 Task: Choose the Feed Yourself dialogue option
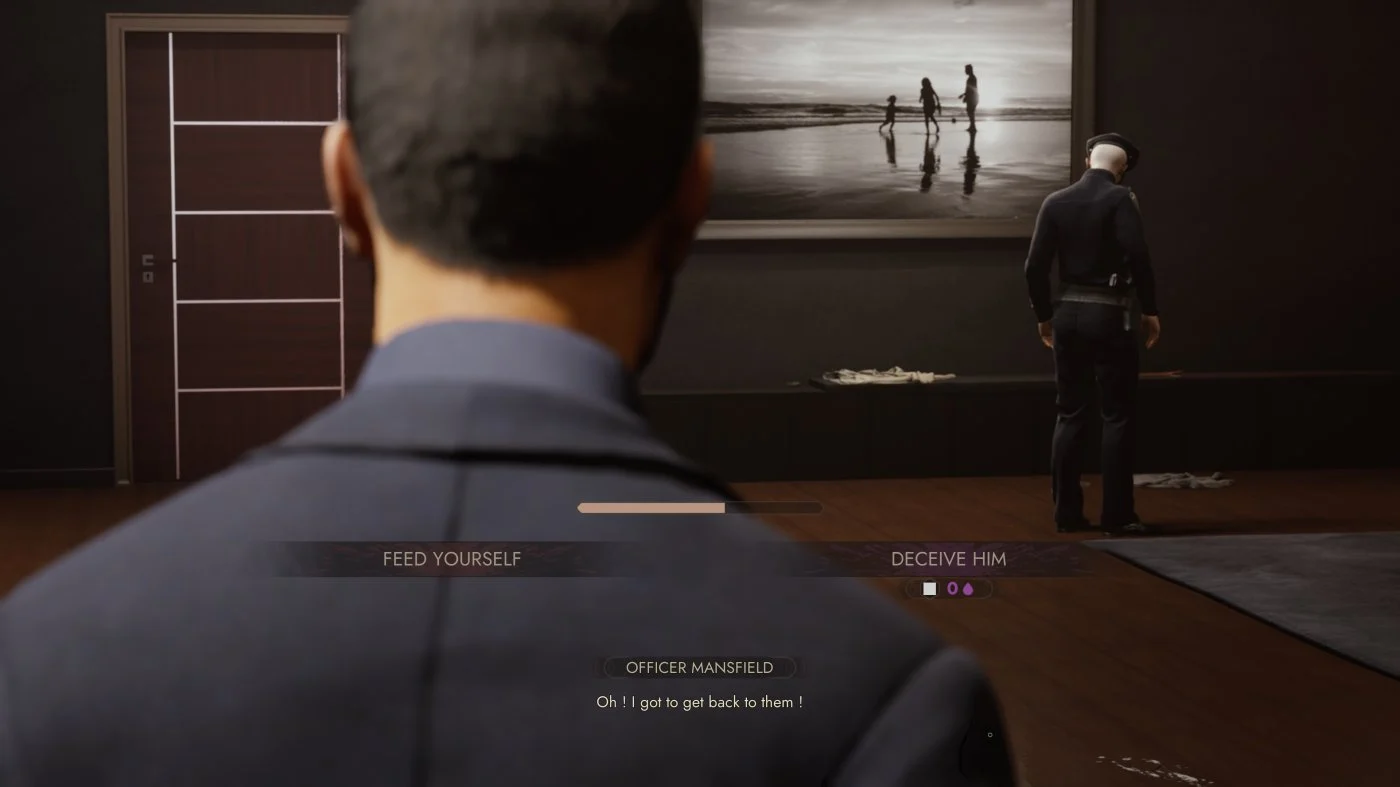pos(452,559)
